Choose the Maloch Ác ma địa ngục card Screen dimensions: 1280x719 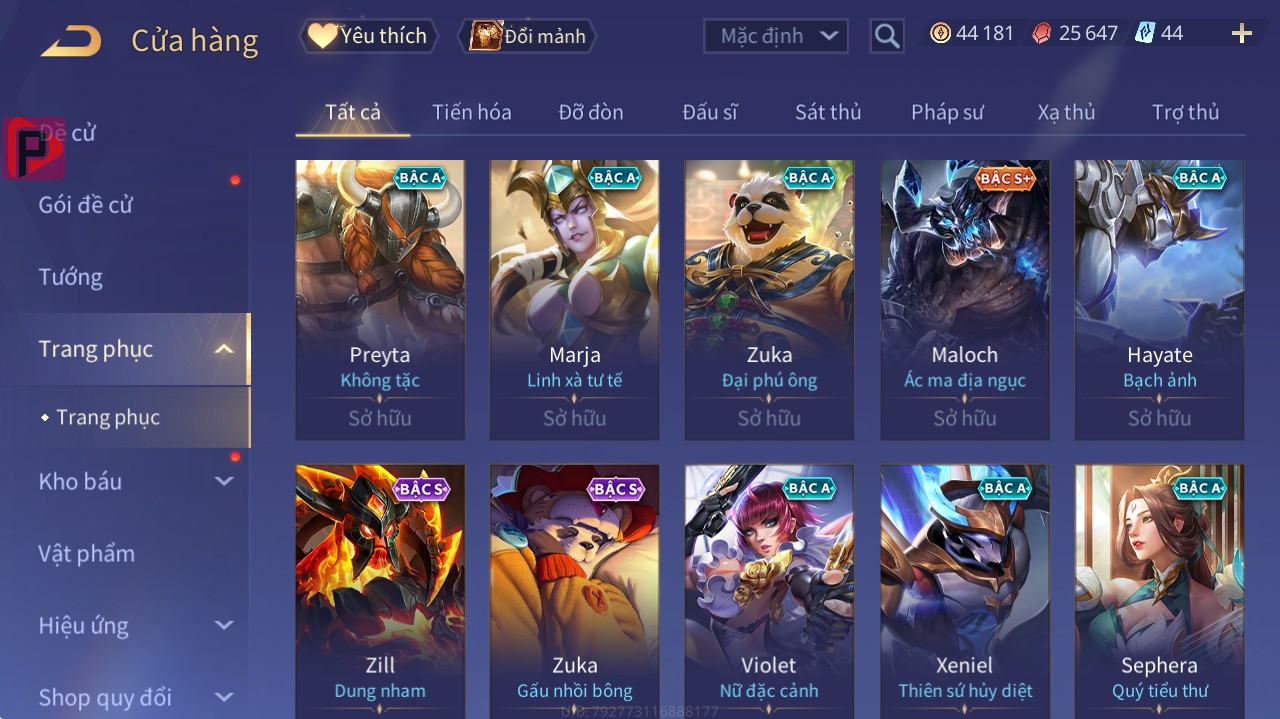click(964, 299)
